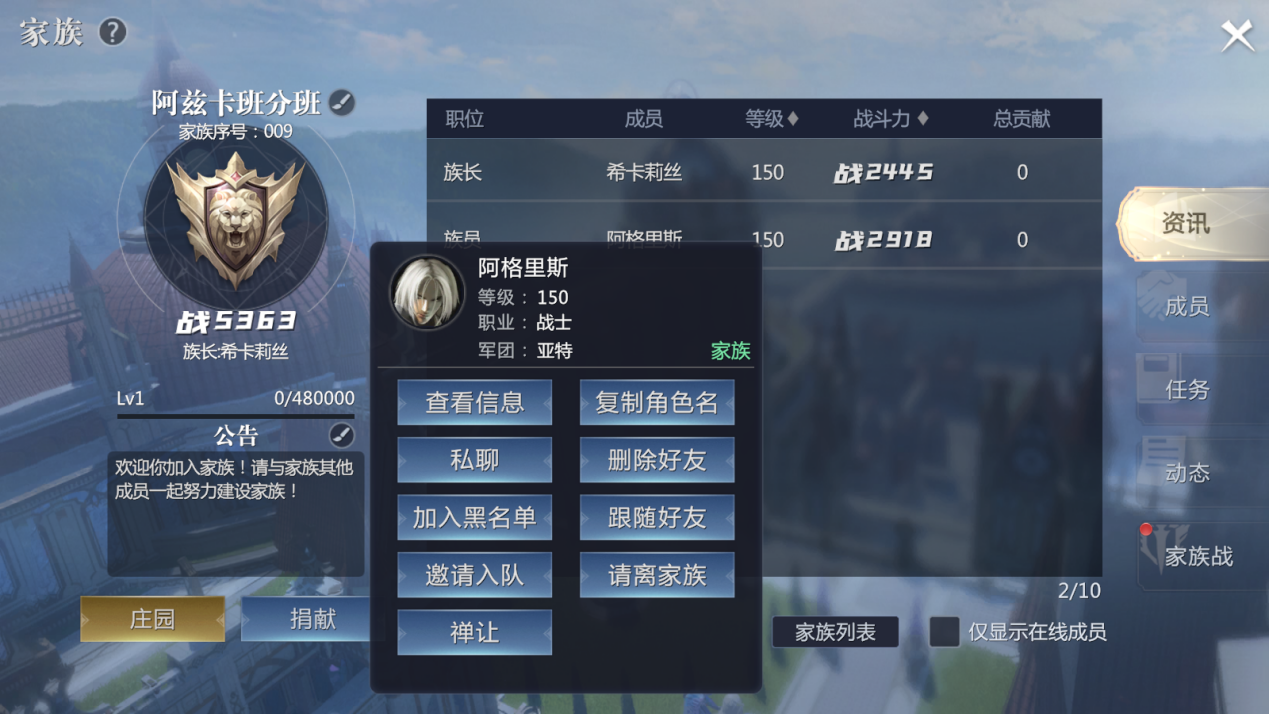Close the family panel with the X
This screenshot has height=714, width=1269.
point(1237,36)
